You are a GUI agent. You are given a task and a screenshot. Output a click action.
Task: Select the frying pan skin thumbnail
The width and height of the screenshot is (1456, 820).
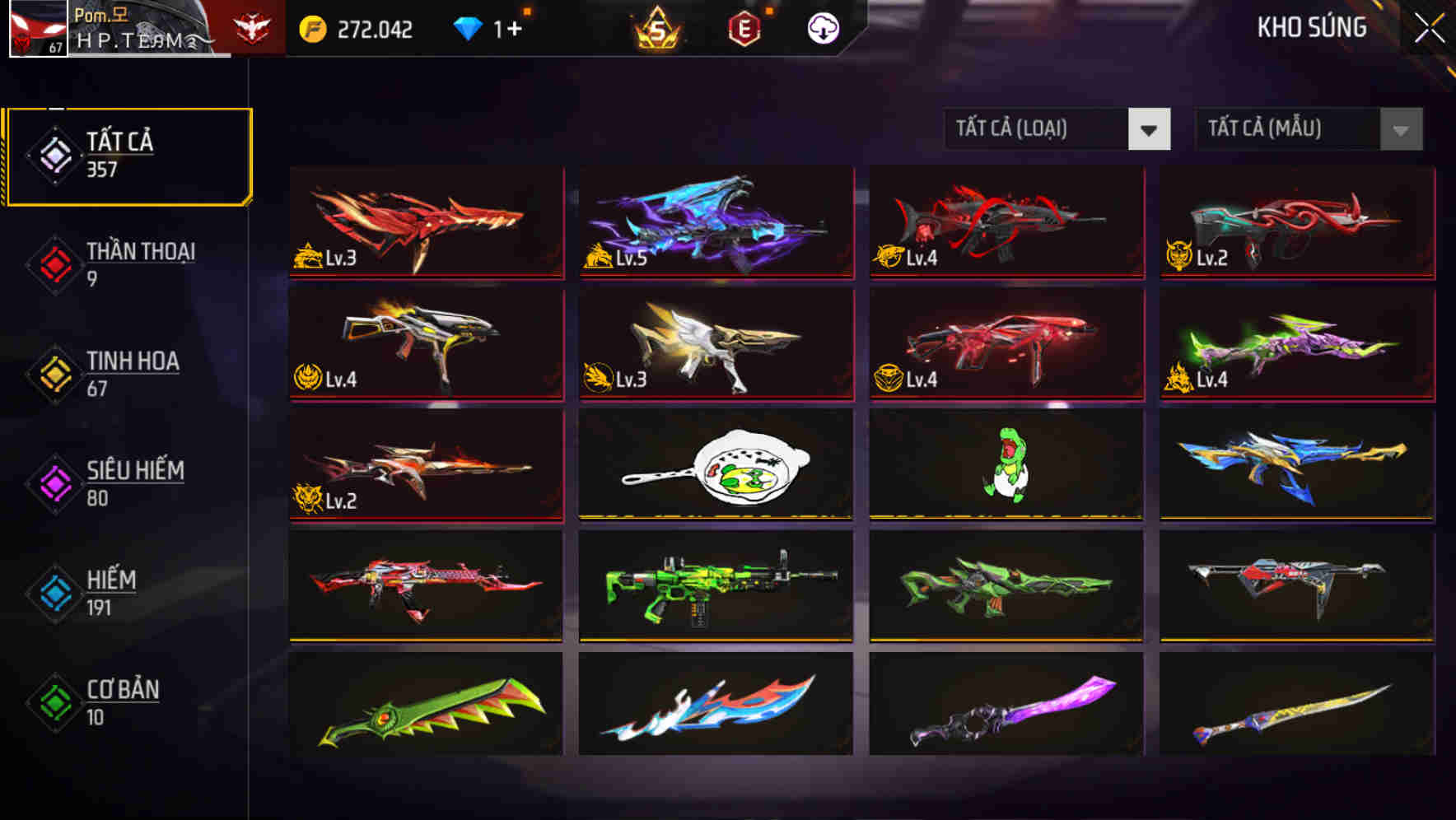tap(715, 467)
